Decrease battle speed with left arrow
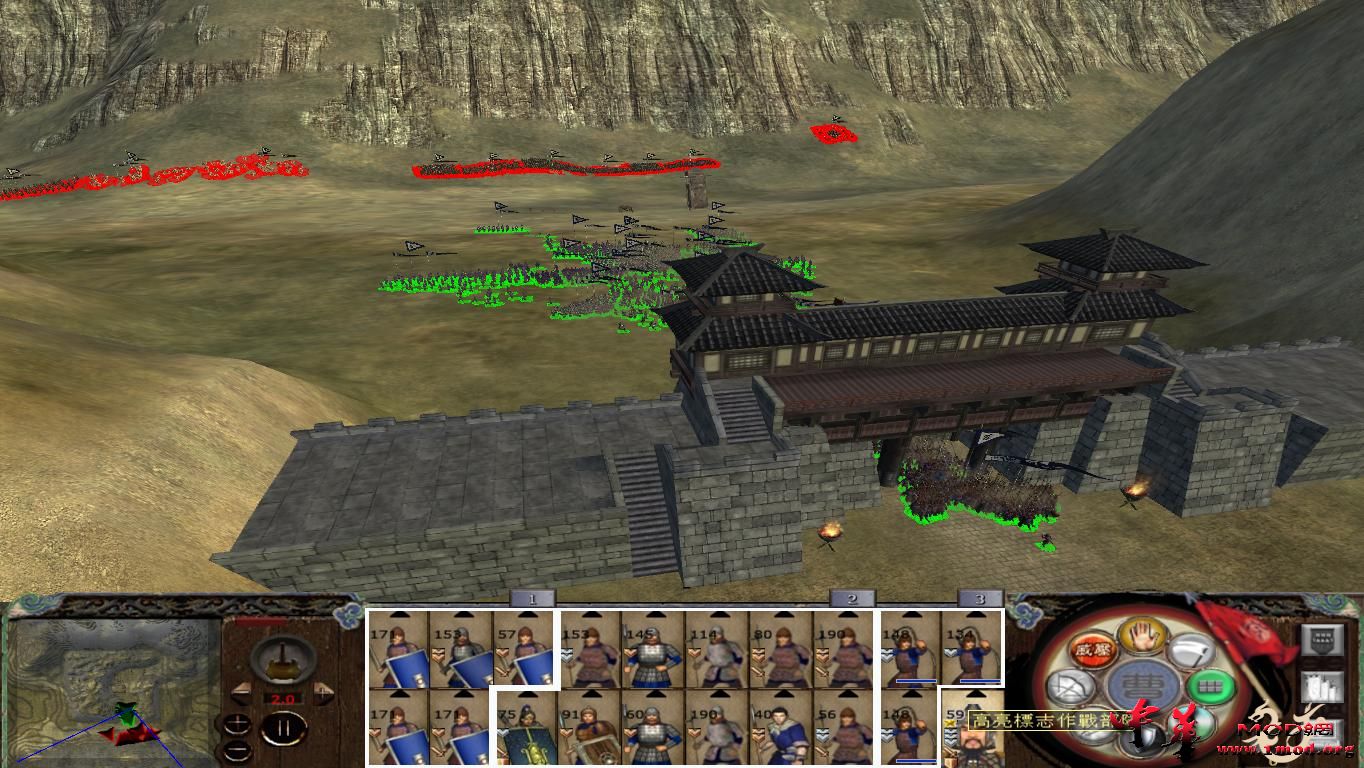The image size is (1364, 768). tap(242, 692)
